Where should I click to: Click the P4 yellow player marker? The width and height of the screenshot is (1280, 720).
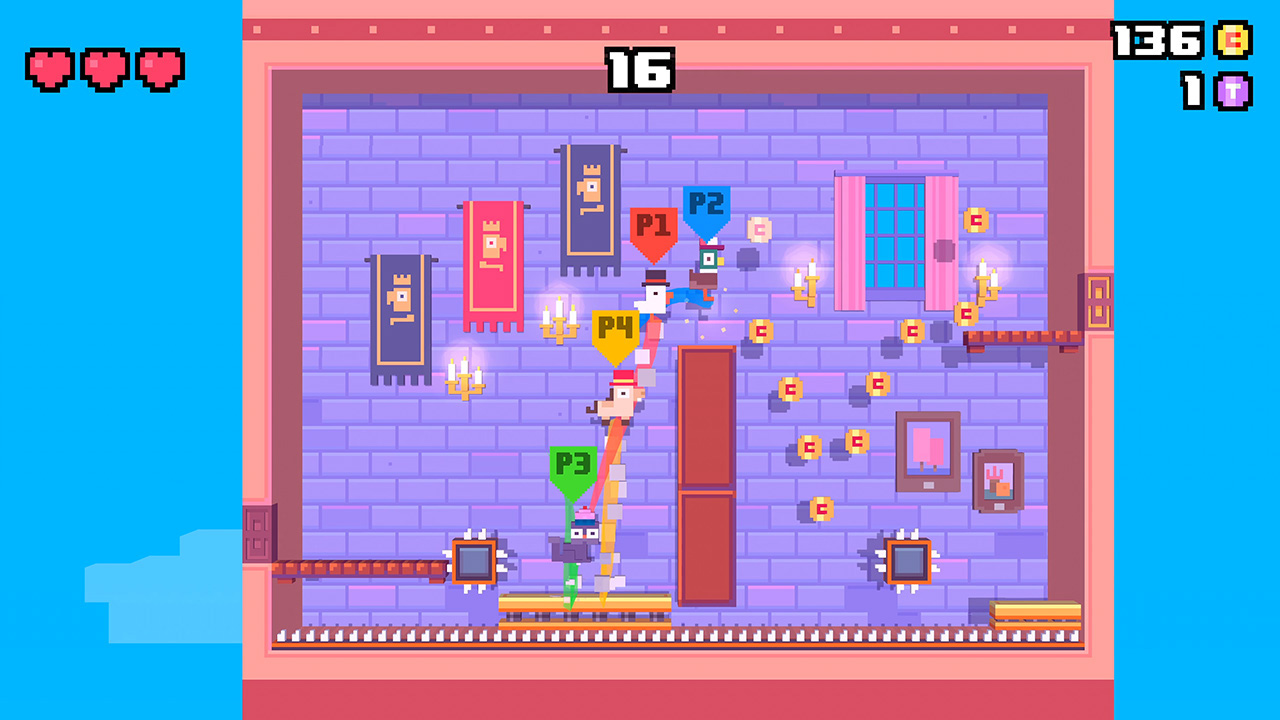coord(616,325)
